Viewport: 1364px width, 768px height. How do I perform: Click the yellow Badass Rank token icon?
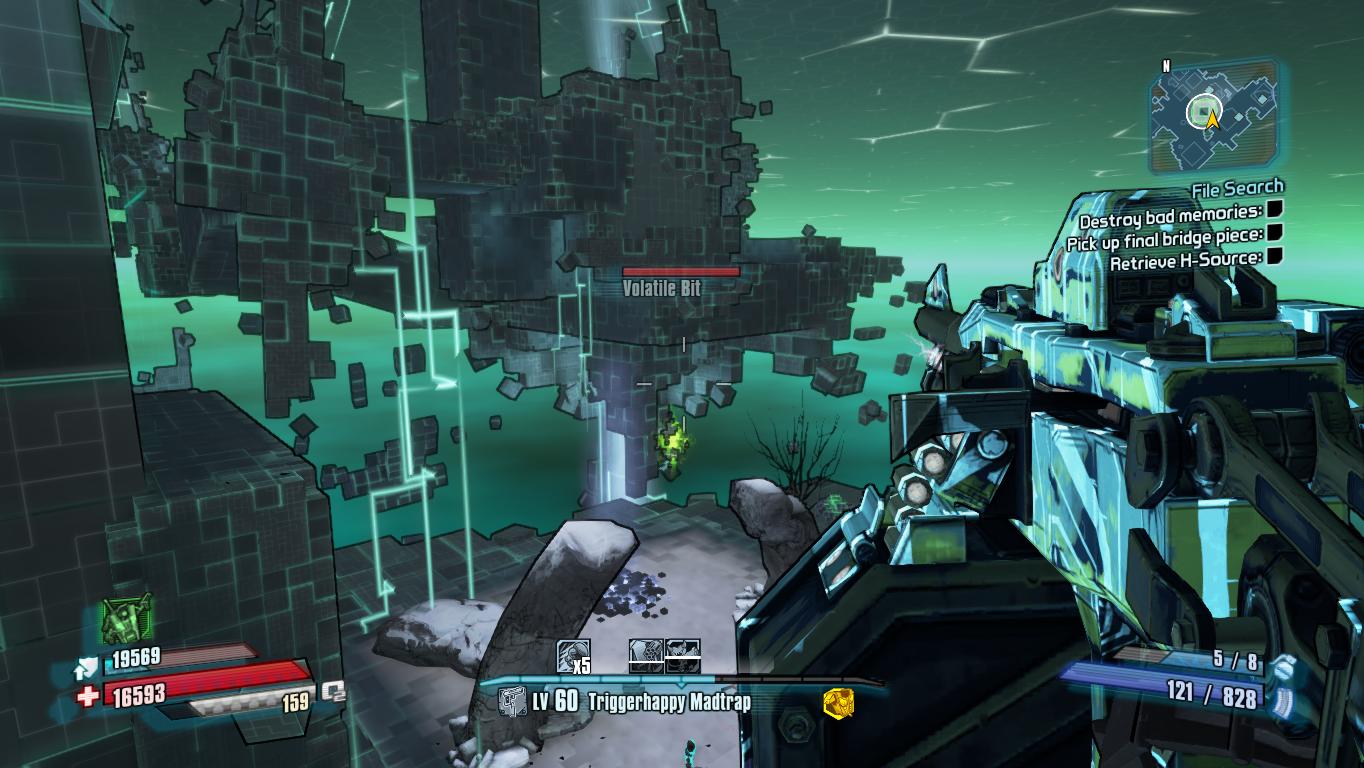(838, 704)
